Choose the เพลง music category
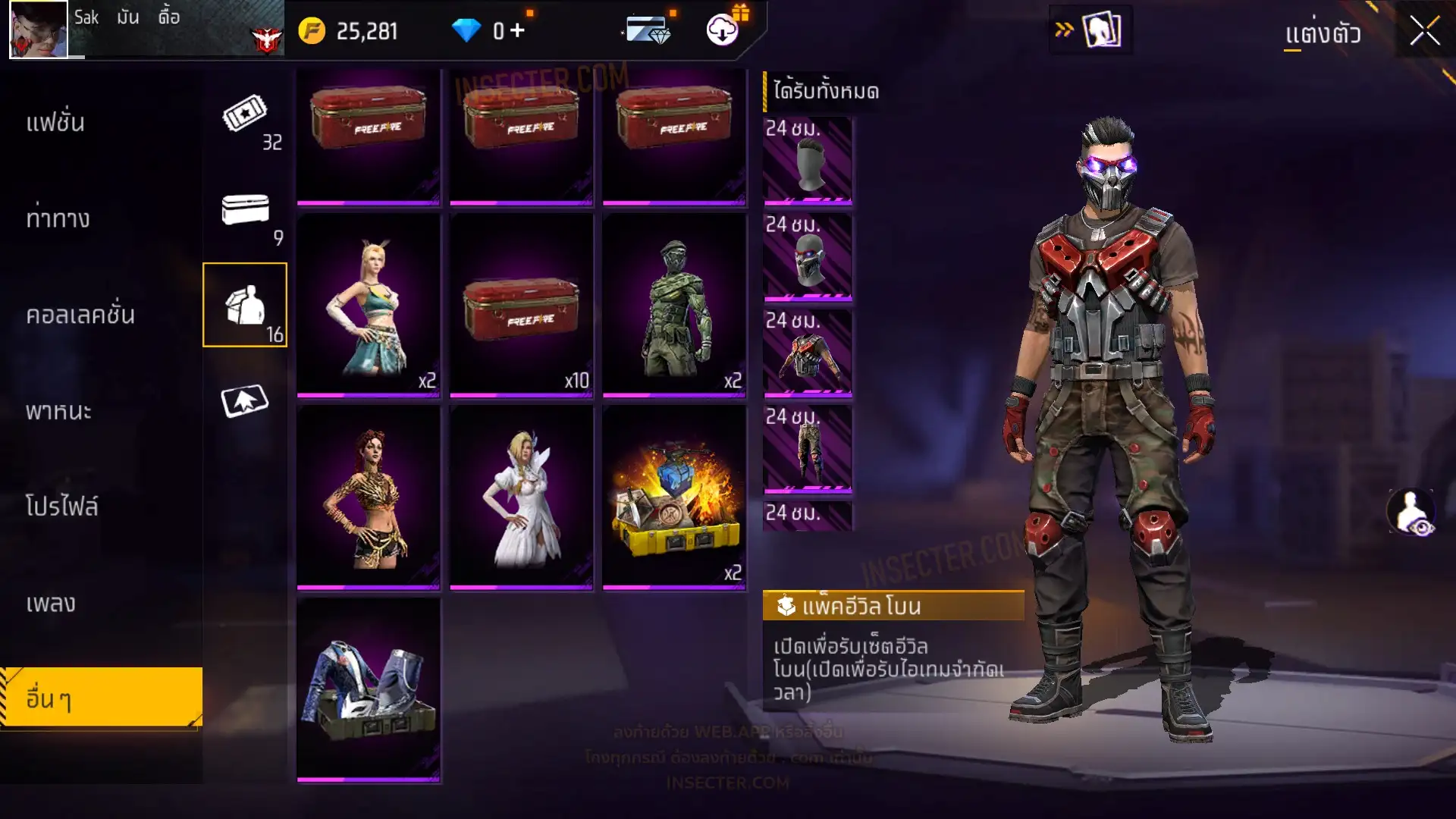The height and width of the screenshot is (819, 1456). pos(51,604)
